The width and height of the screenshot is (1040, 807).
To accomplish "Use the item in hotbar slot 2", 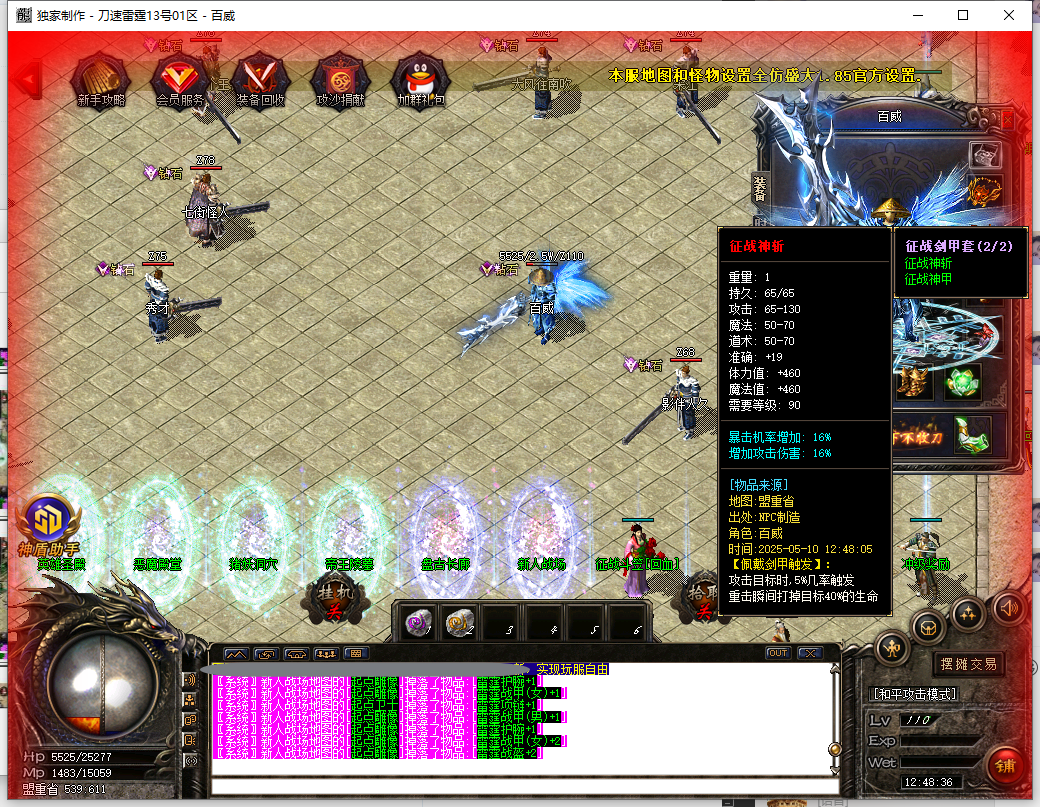I will pyautogui.click(x=459, y=623).
